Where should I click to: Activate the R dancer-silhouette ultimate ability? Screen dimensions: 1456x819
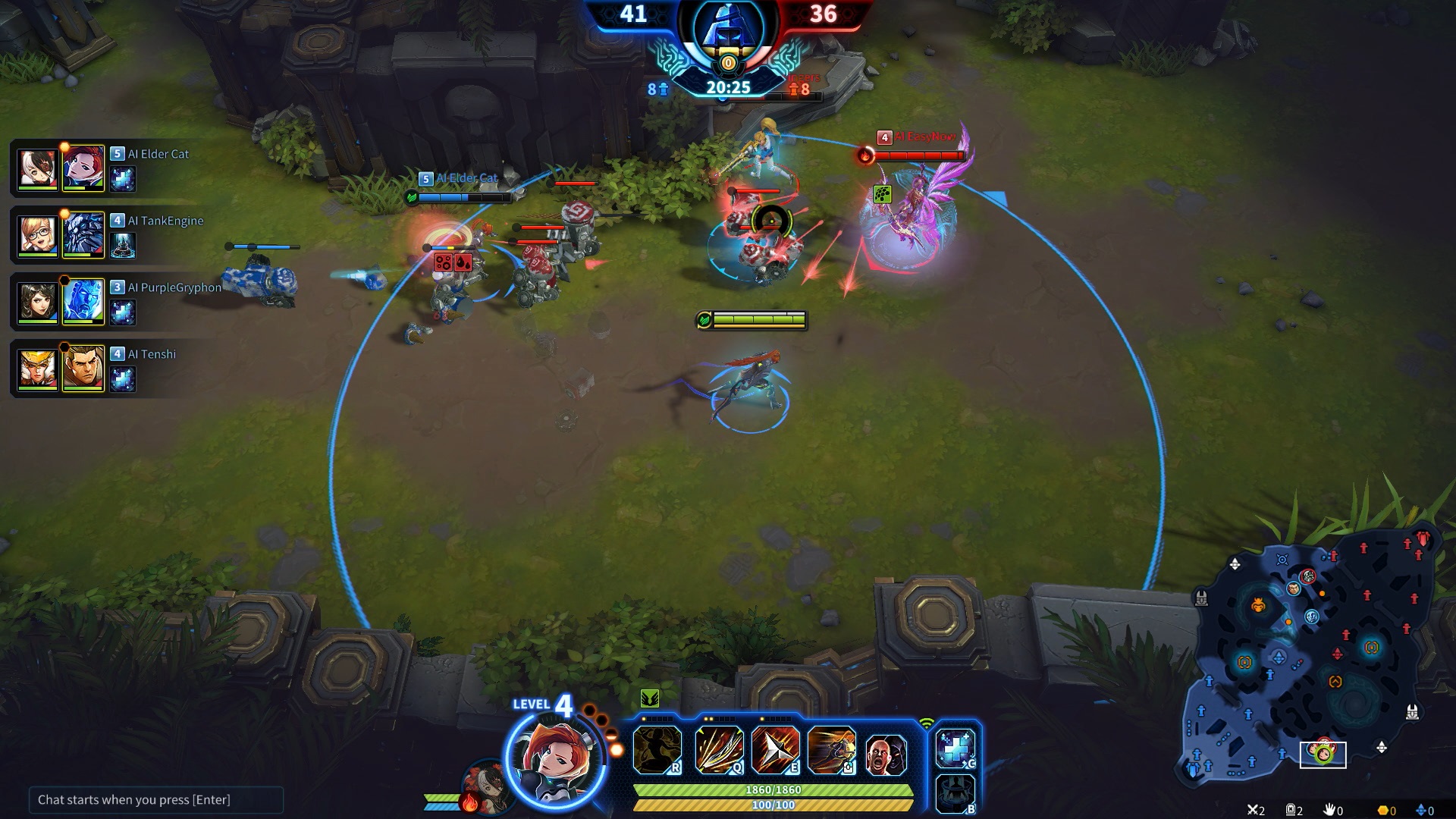[x=657, y=749]
